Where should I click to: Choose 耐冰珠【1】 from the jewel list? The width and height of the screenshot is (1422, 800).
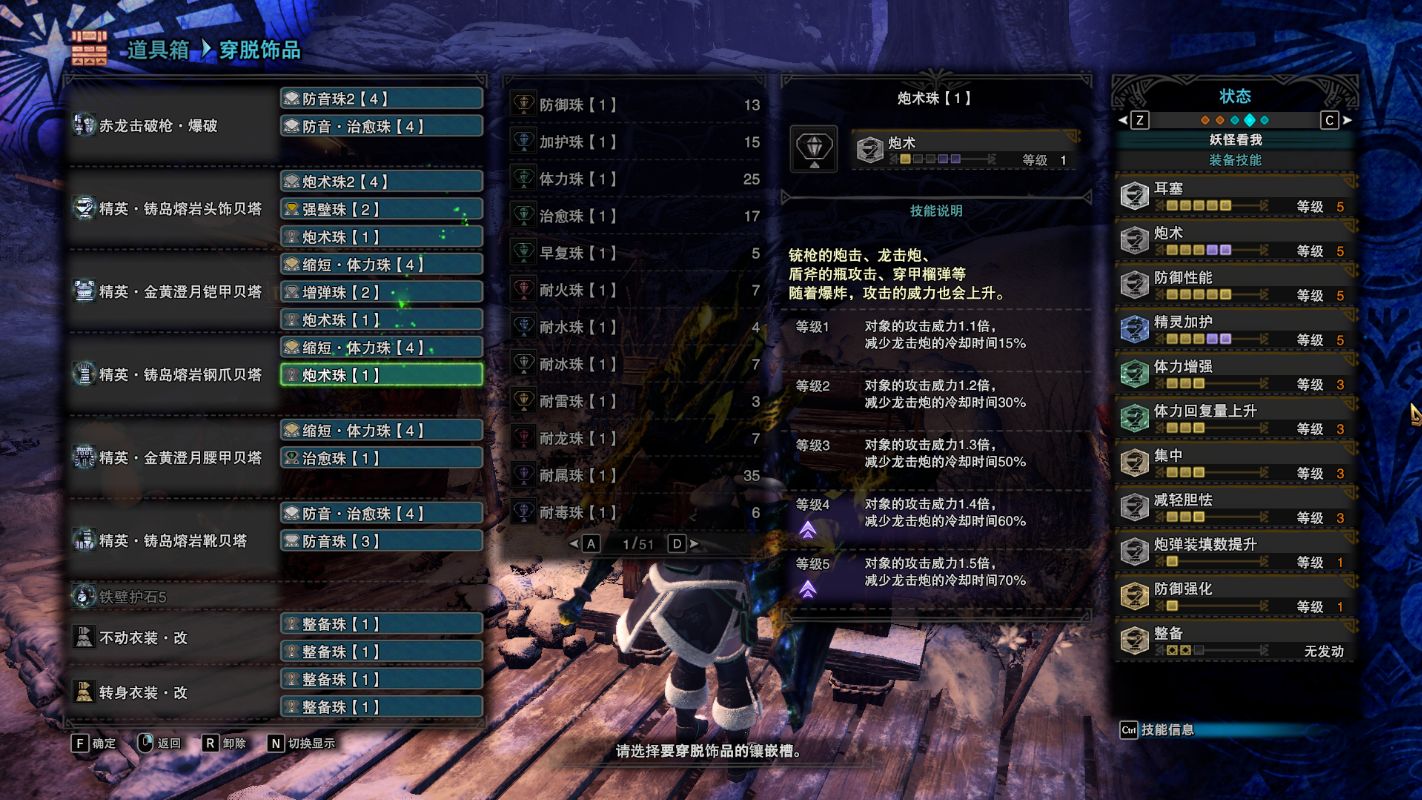click(x=636, y=364)
